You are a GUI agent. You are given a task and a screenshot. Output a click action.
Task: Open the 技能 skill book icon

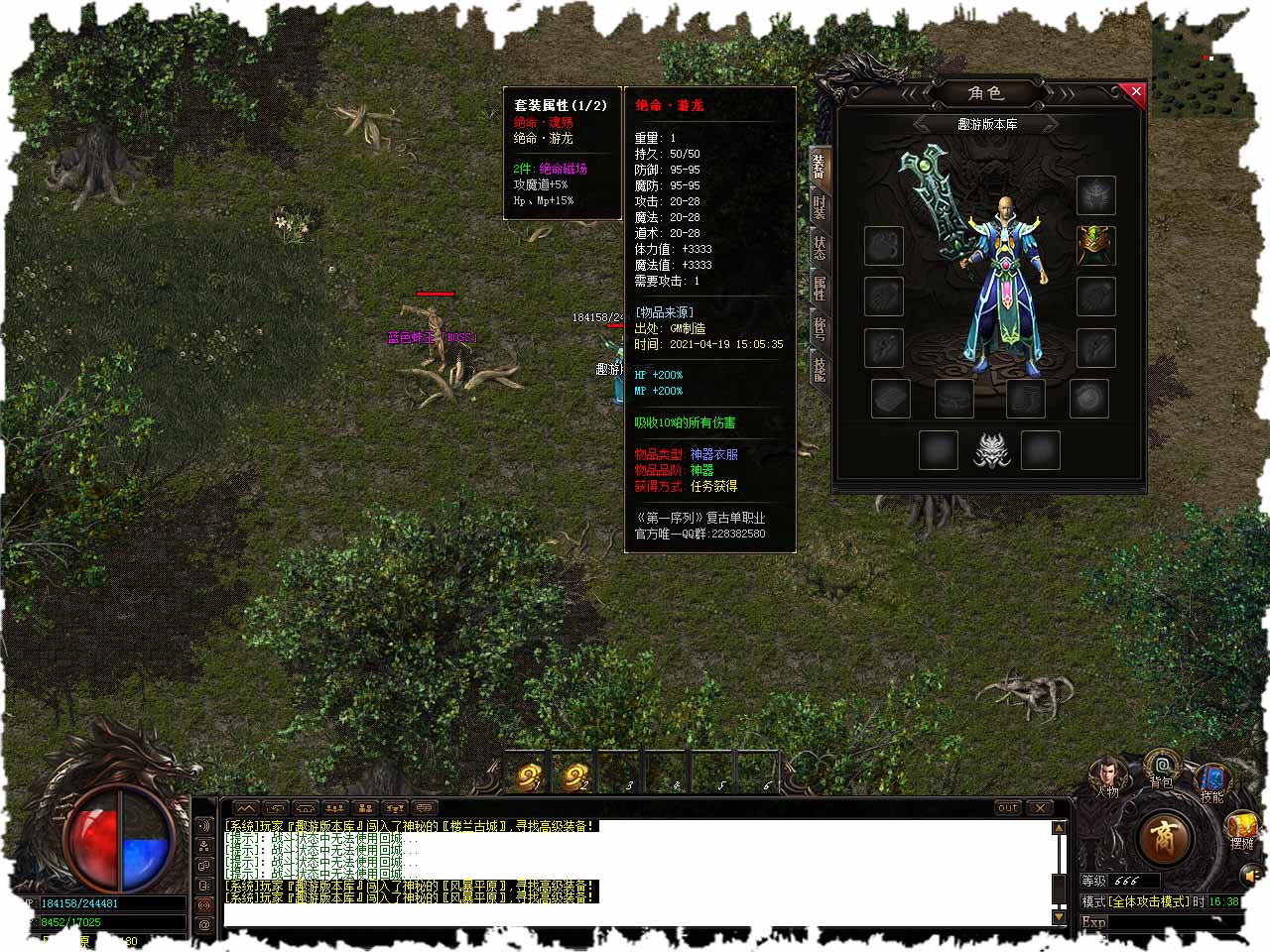pyautogui.click(x=1212, y=780)
